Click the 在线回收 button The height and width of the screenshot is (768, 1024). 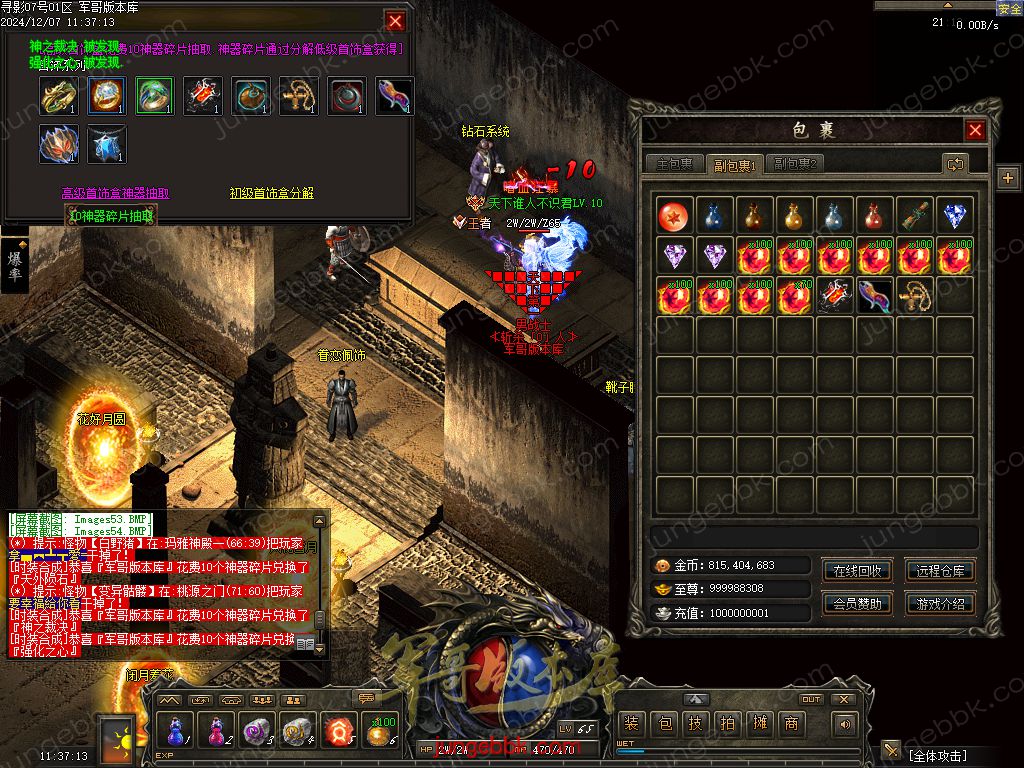pyautogui.click(x=857, y=571)
